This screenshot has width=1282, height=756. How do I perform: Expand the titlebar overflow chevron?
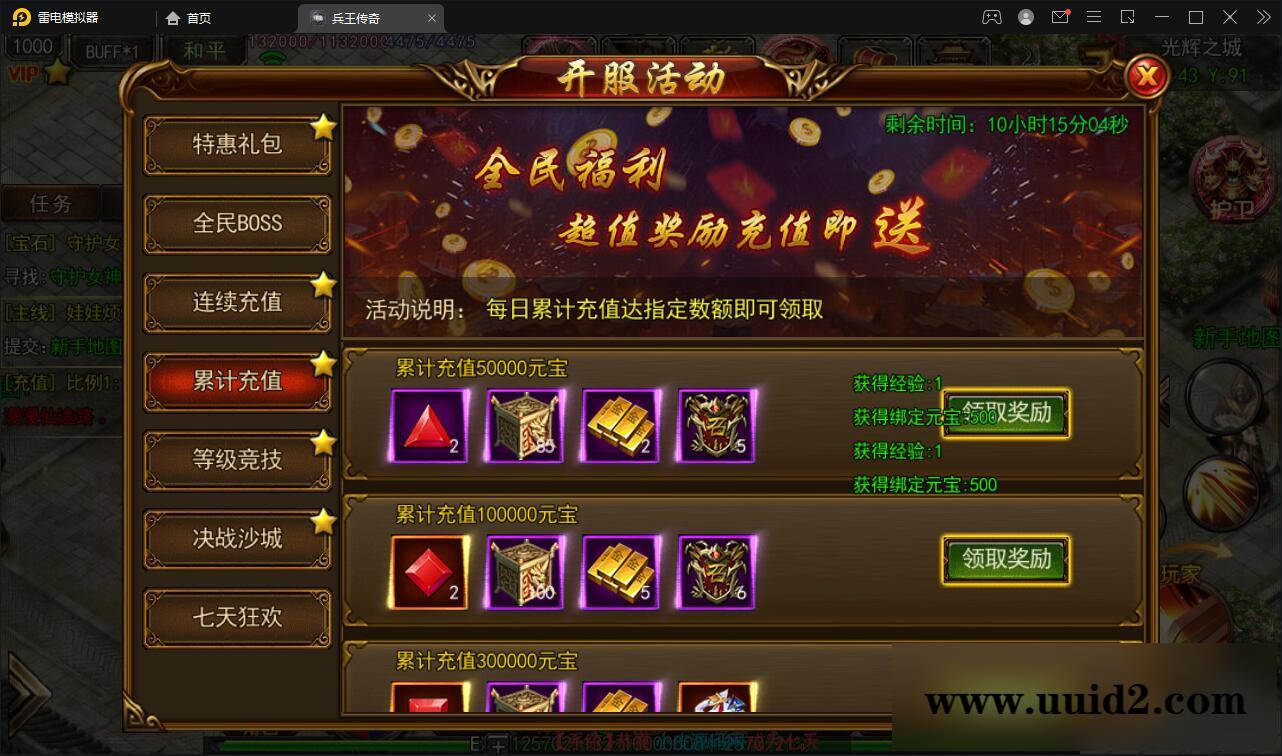[1262, 17]
